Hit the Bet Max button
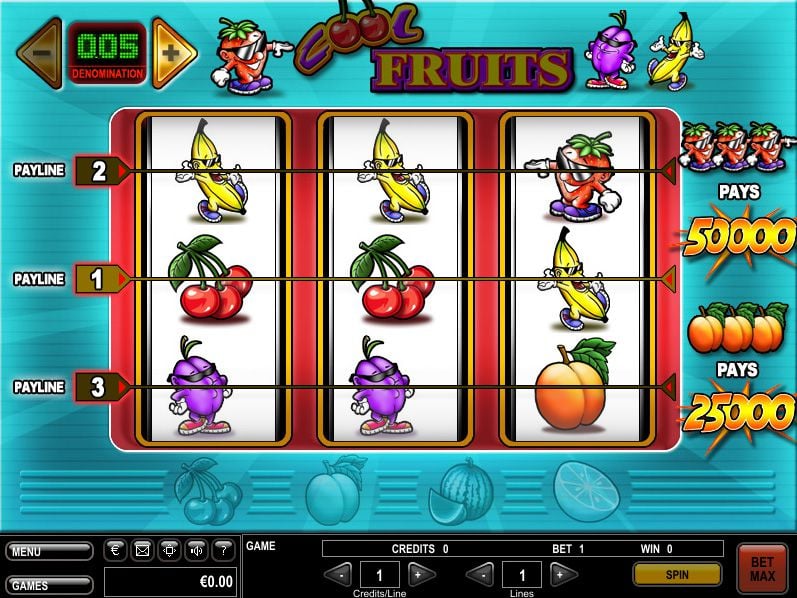The height and width of the screenshot is (598, 797). 762,569
